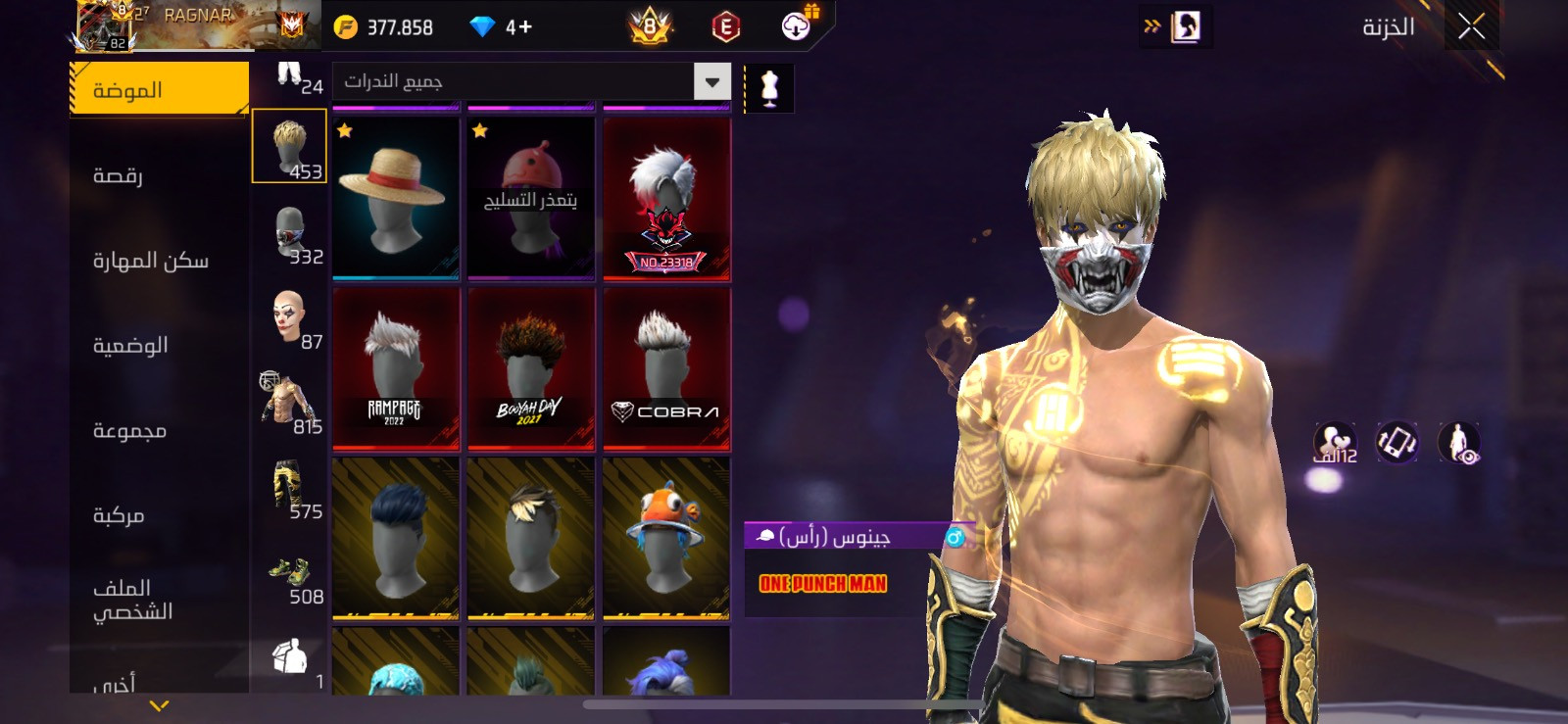Pick the Booyah Day 2021 hairstyle

coord(531,369)
